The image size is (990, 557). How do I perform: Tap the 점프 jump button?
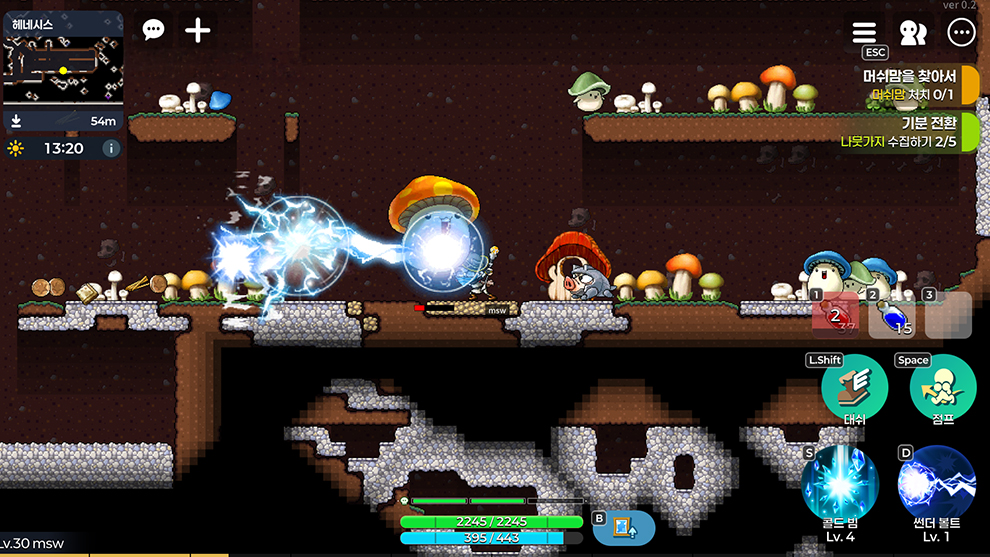coord(942,389)
